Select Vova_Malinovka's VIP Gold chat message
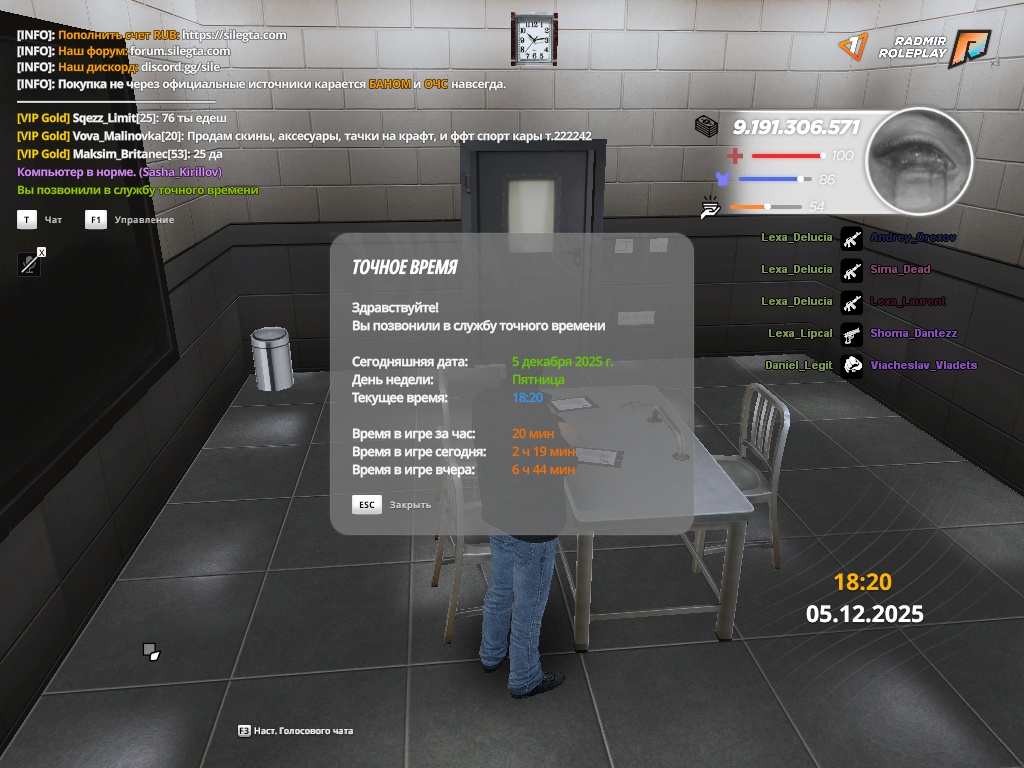The width and height of the screenshot is (1024, 768). pos(304,136)
